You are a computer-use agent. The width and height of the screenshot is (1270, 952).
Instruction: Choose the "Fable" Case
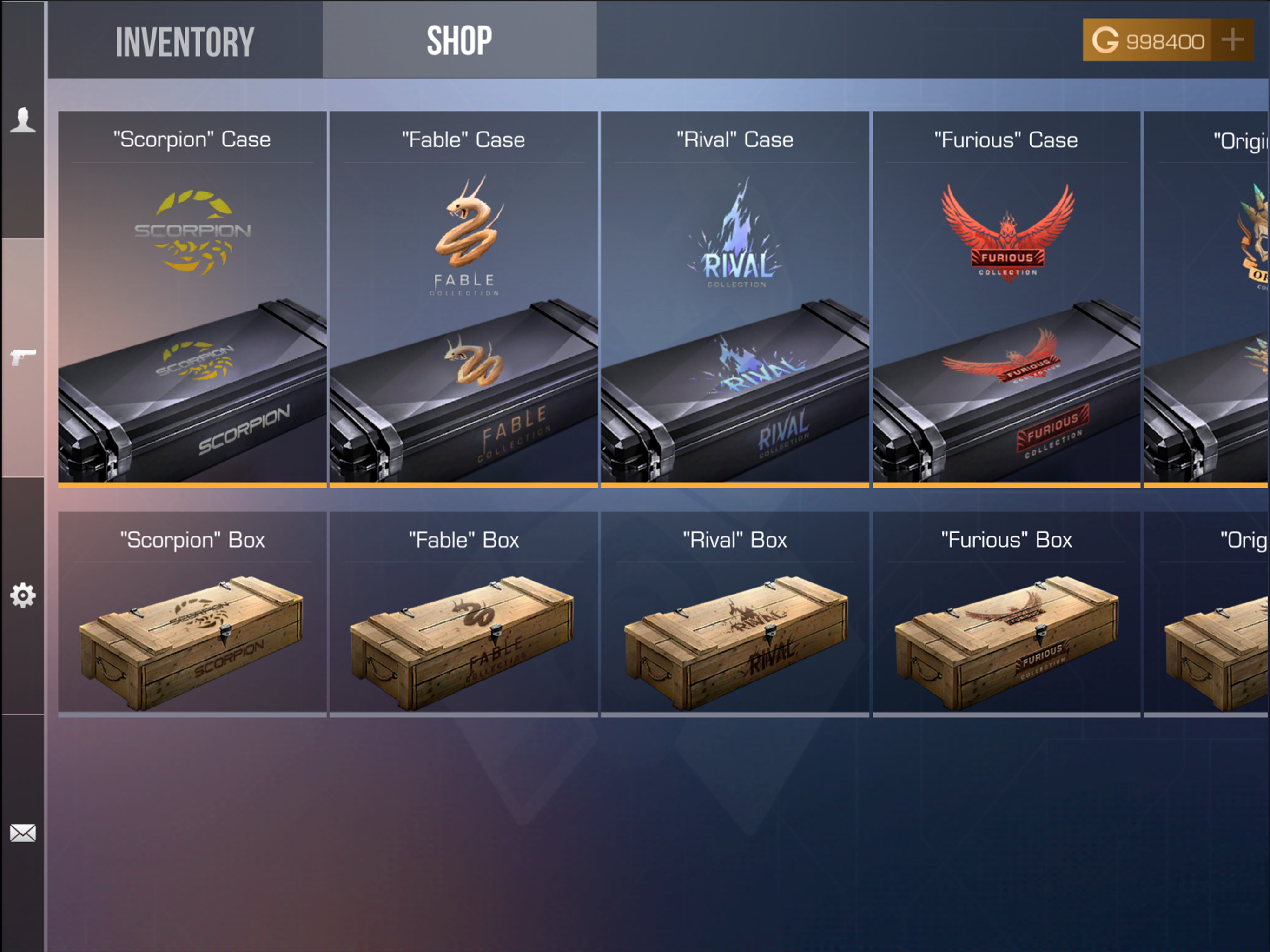tap(463, 298)
